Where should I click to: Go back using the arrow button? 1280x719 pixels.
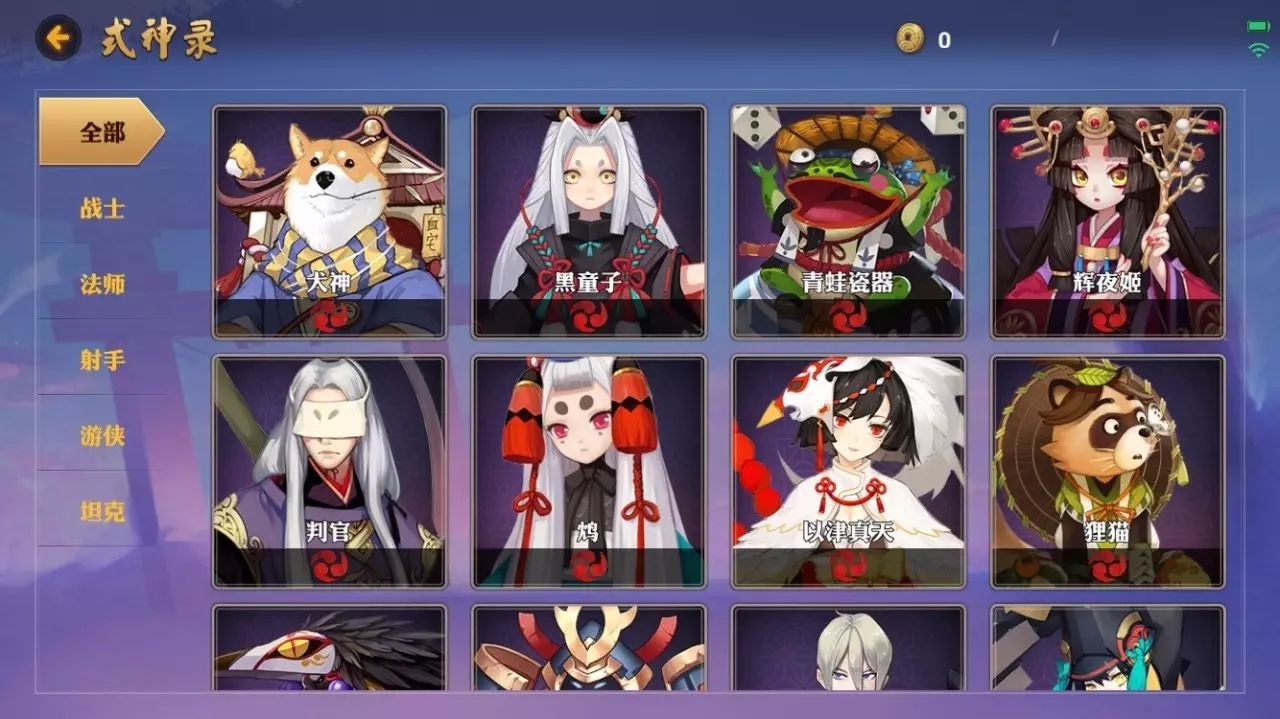(x=58, y=39)
